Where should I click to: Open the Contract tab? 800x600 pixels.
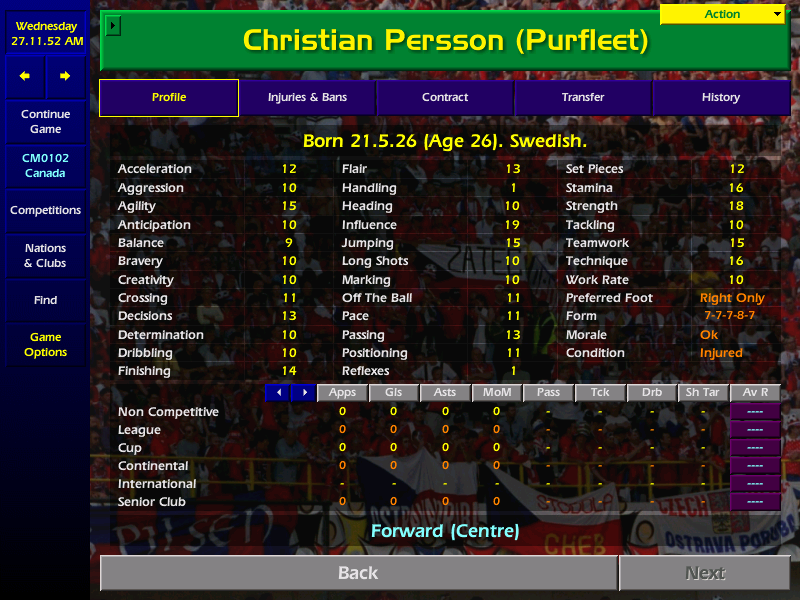click(x=445, y=97)
